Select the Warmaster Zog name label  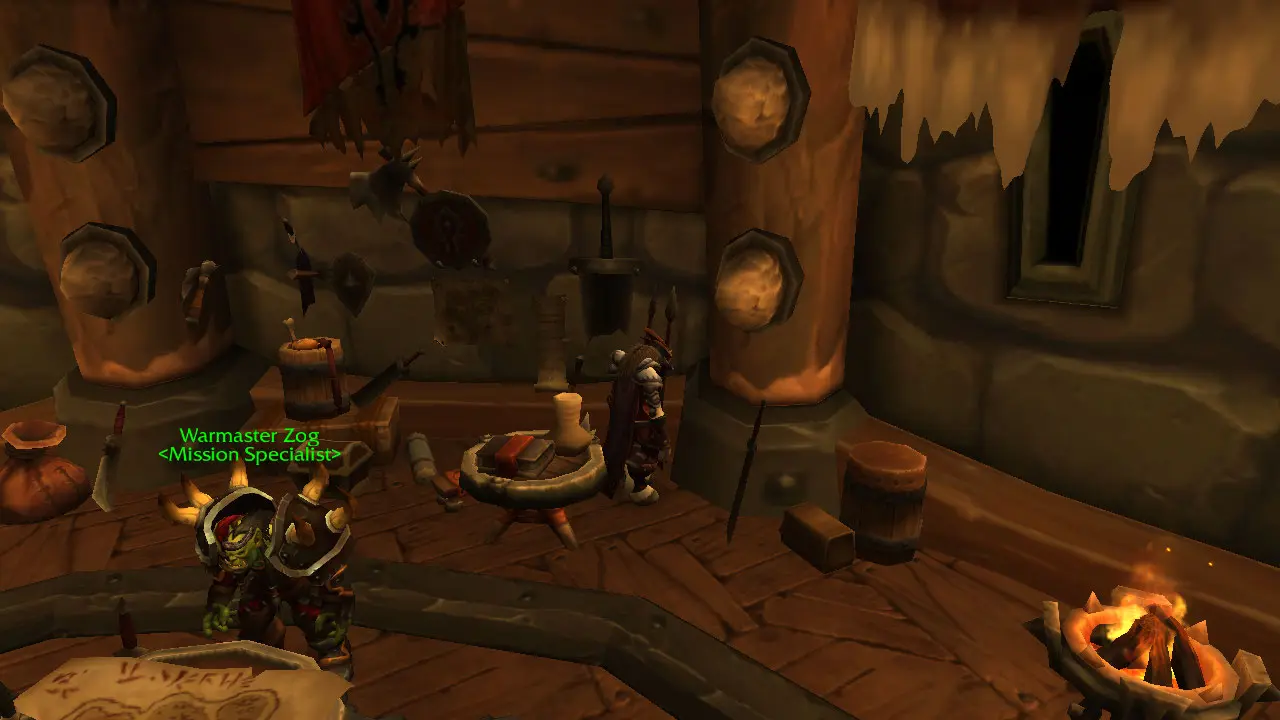pyautogui.click(x=249, y=436)
